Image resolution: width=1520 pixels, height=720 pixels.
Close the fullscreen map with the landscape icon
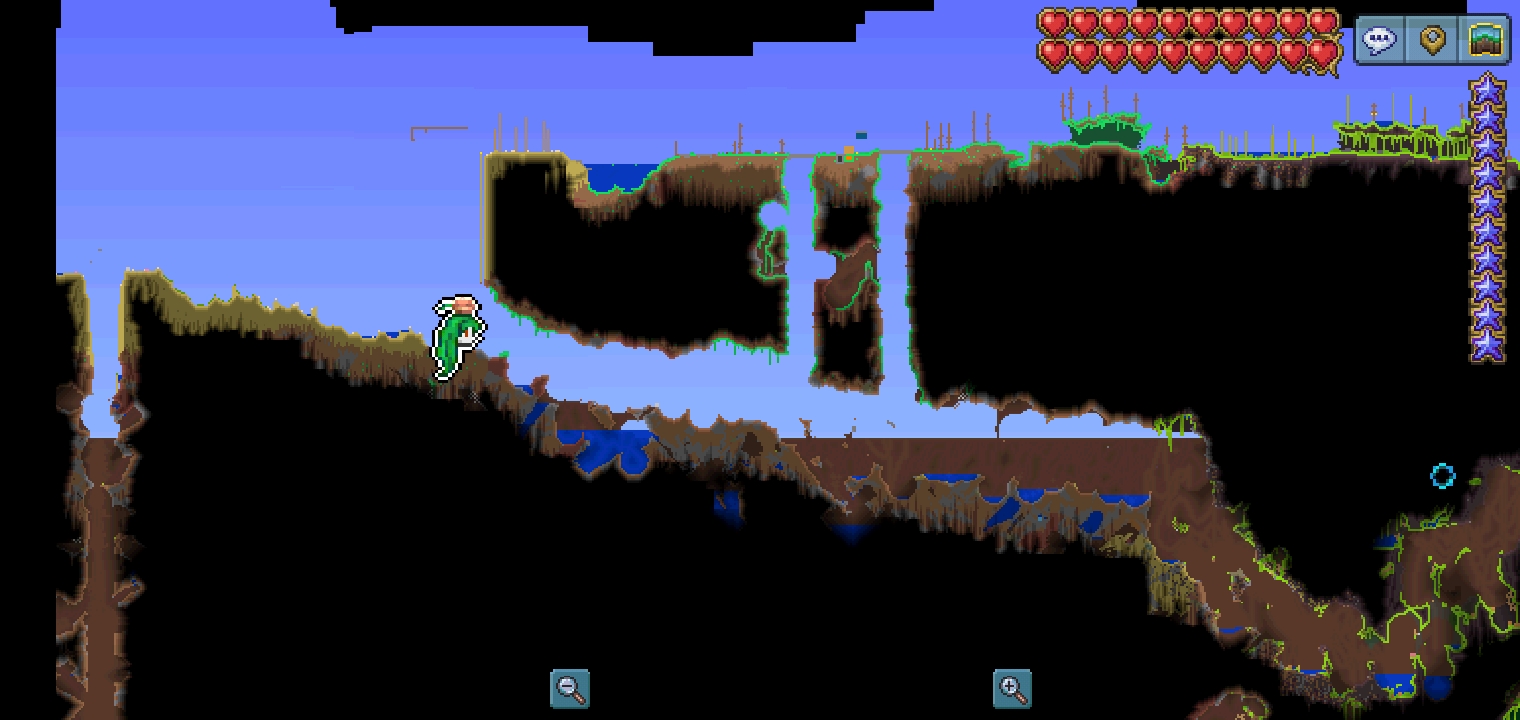tap(1486, 41)
